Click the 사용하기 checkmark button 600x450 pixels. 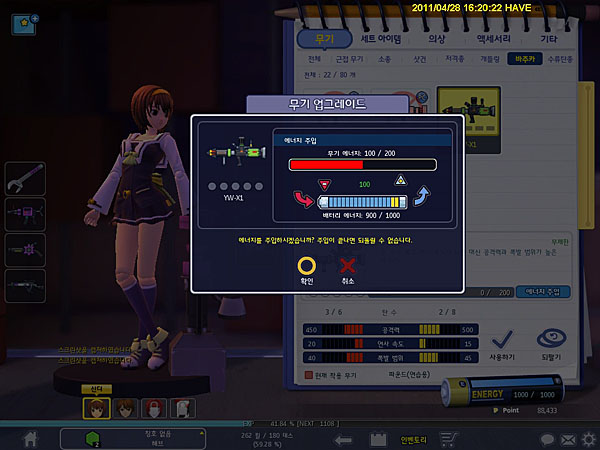coord(502,346)
